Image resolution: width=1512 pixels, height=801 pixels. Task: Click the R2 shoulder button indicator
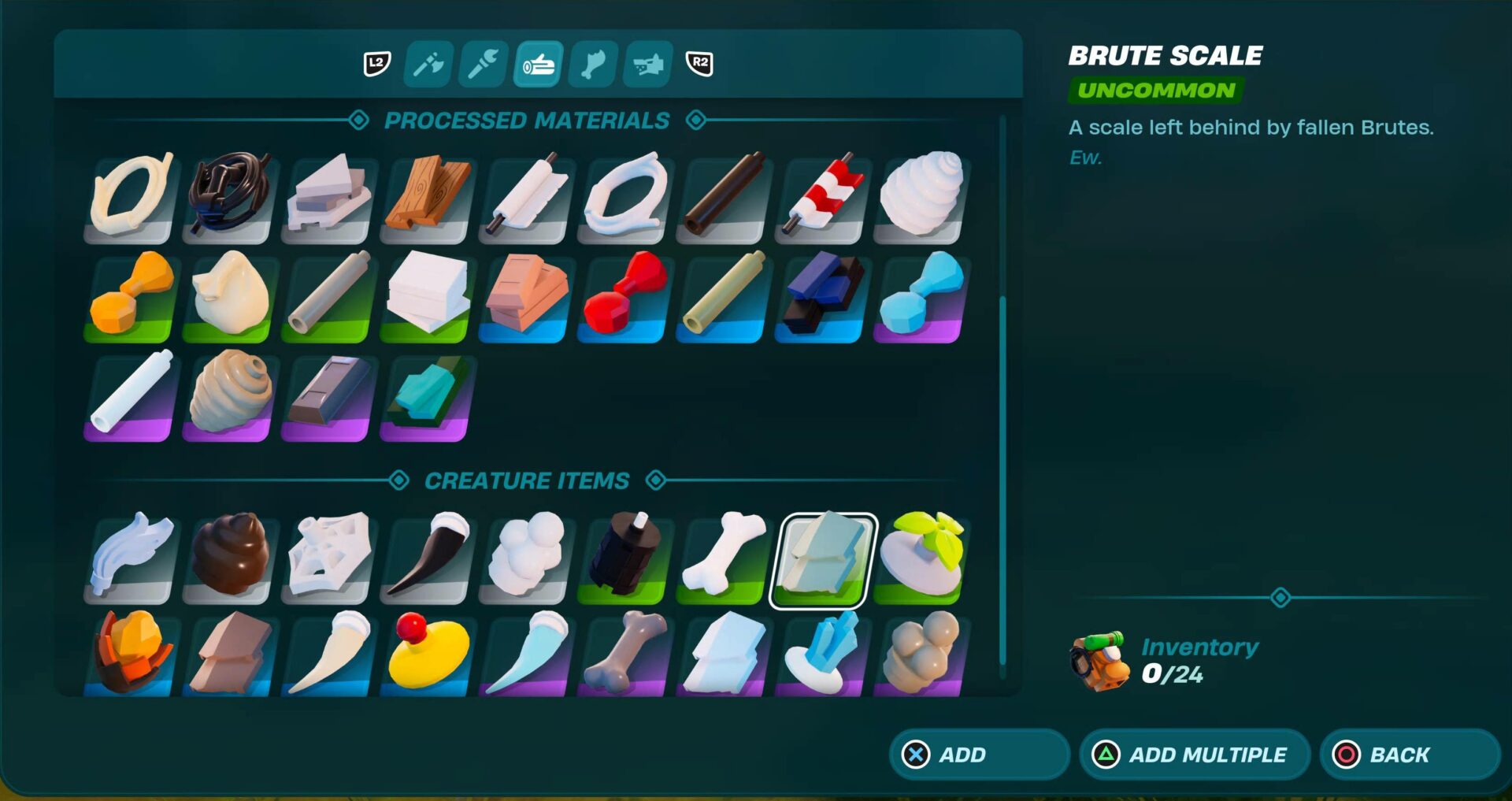pos(699,65)
